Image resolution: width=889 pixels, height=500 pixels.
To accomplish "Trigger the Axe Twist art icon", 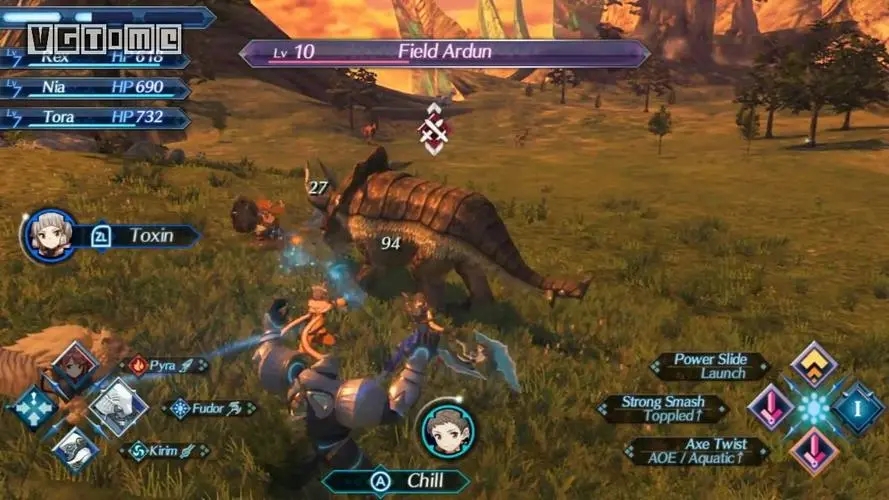I will [814, 451].
